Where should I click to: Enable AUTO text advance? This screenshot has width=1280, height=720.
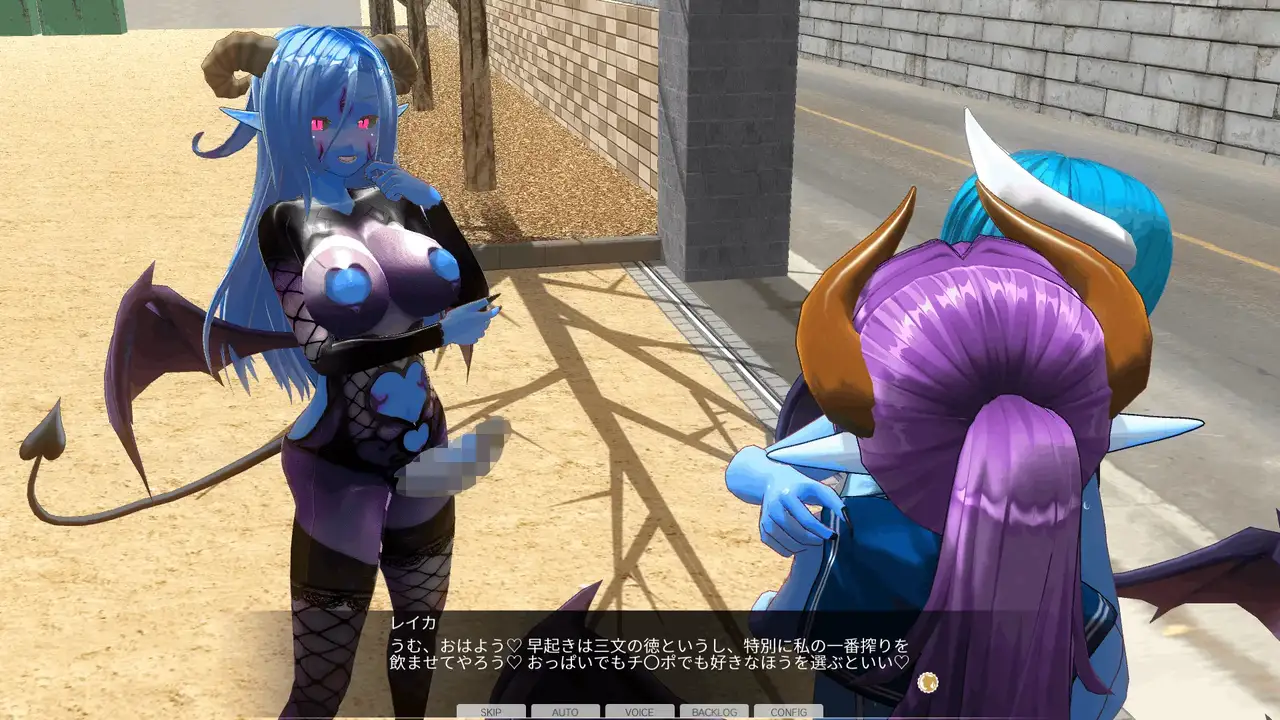565,712
